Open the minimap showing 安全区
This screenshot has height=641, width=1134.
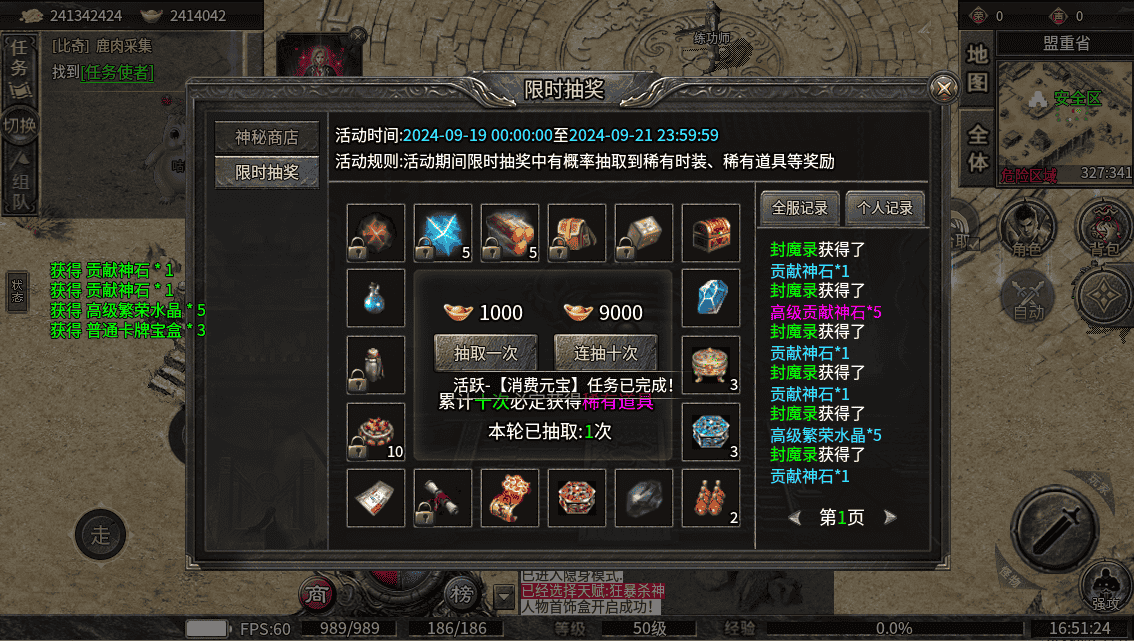click(1065, 120)
